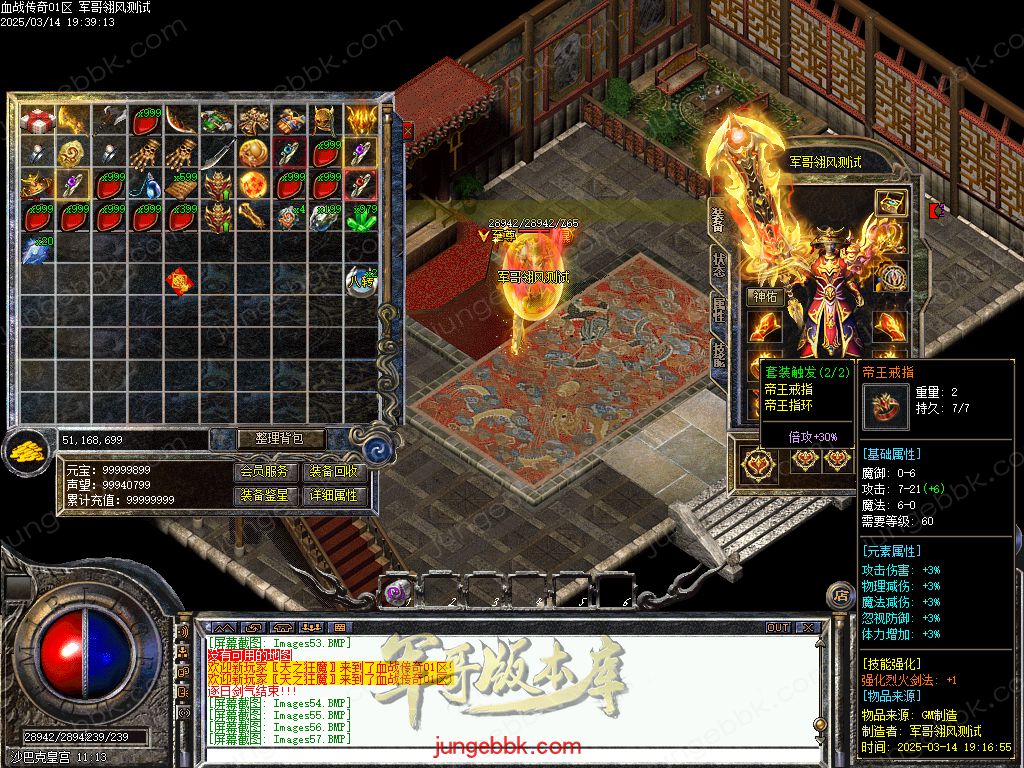Click the 神佑 divine blessing button
This screenshot has width=1024, height=768.
click(764, 297)
